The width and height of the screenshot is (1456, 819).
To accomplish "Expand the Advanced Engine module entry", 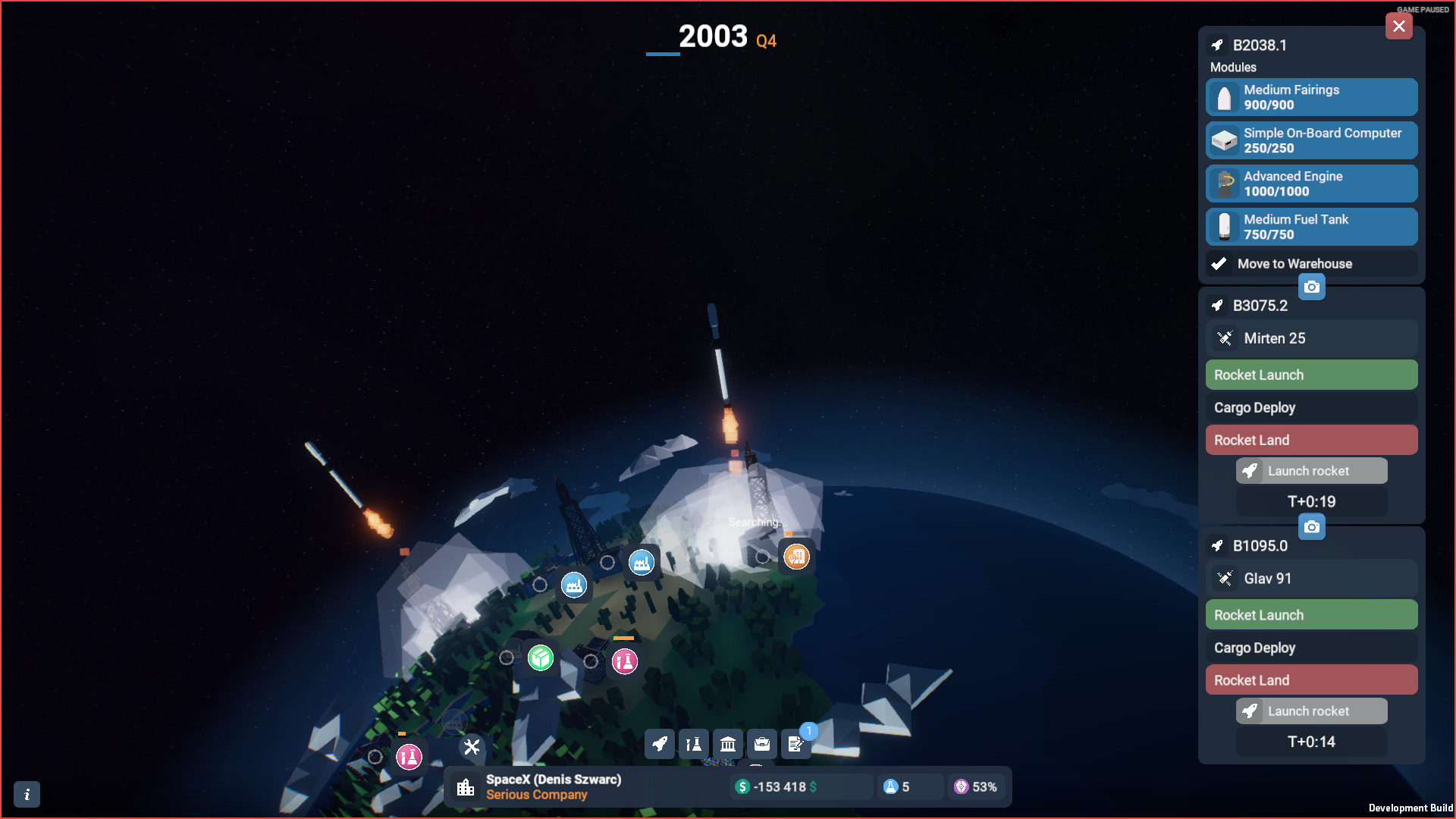I will (1311, 183).
